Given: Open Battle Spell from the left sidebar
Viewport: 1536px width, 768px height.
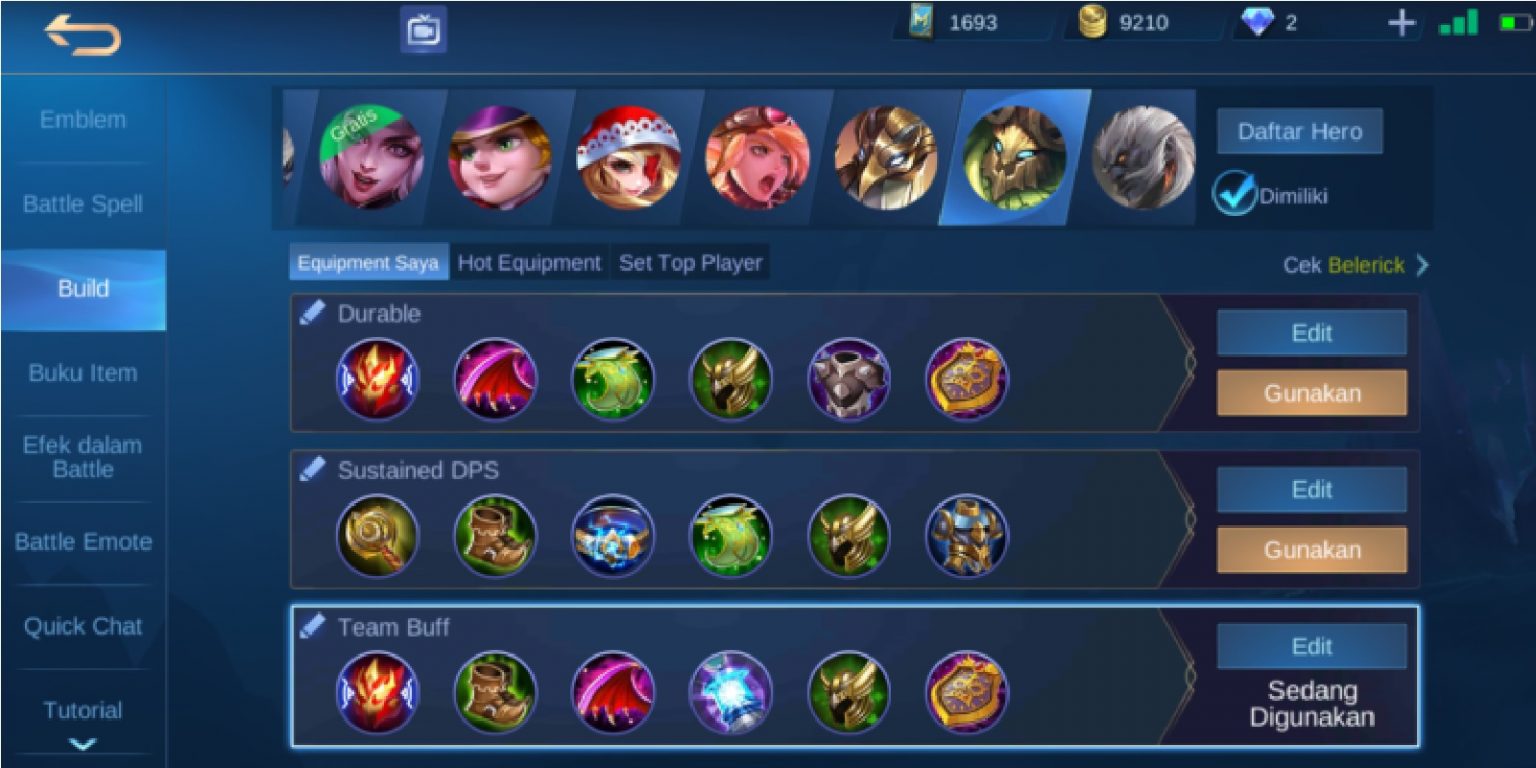Looking at the screenshot, I should [x=83, y=204].
